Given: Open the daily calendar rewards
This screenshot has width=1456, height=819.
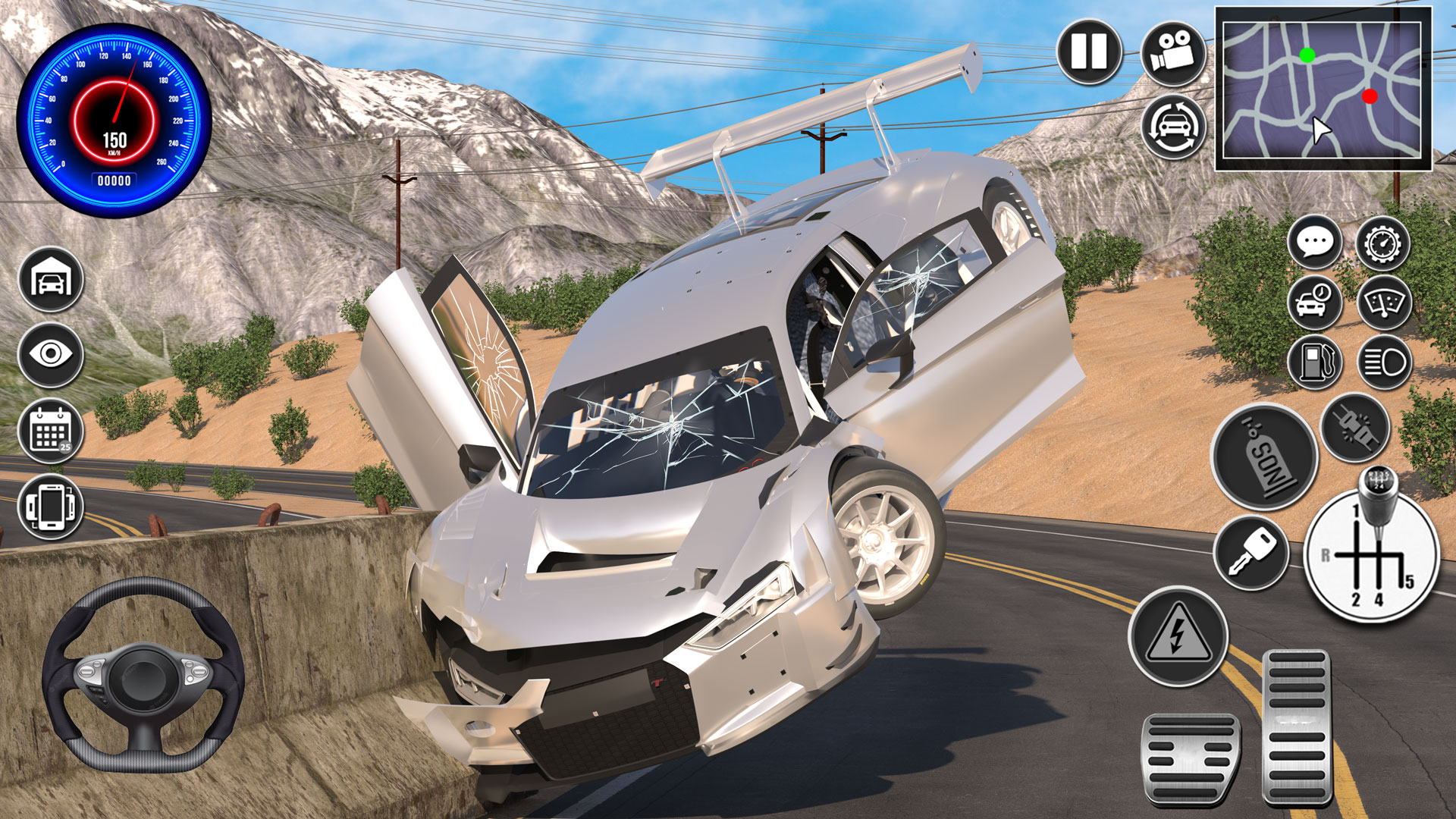Looking at the screenshot, I should click(x=52, y=431).
